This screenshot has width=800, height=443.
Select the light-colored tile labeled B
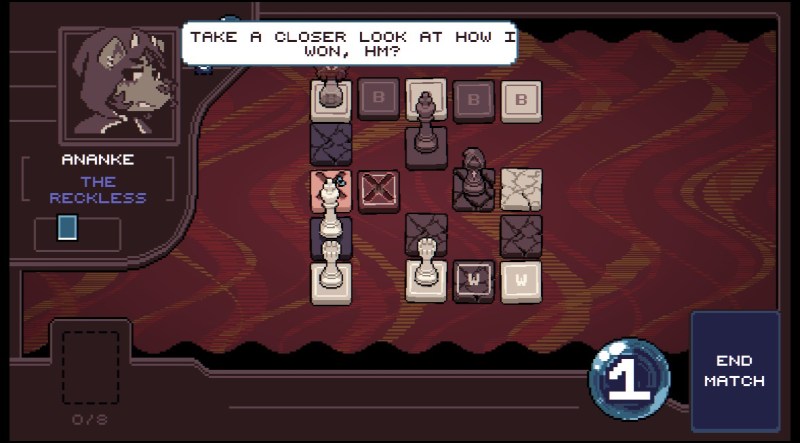[521, 99]
